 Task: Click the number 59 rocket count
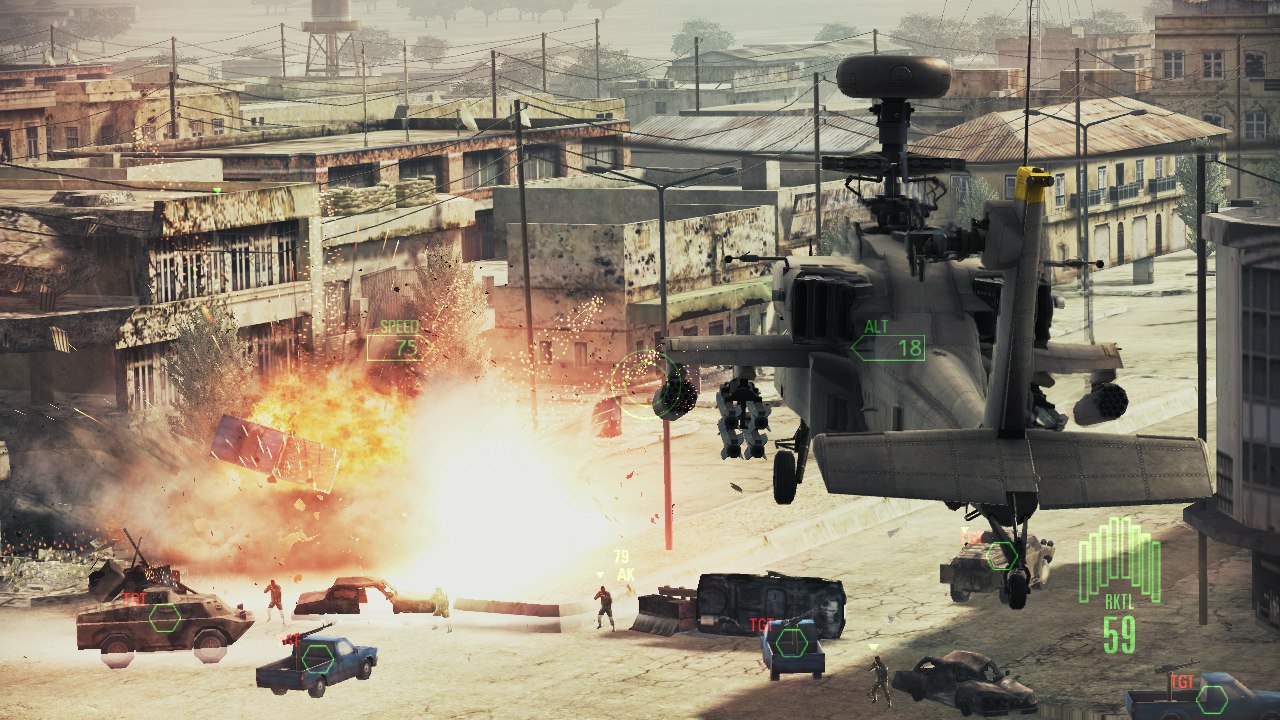1121,635
